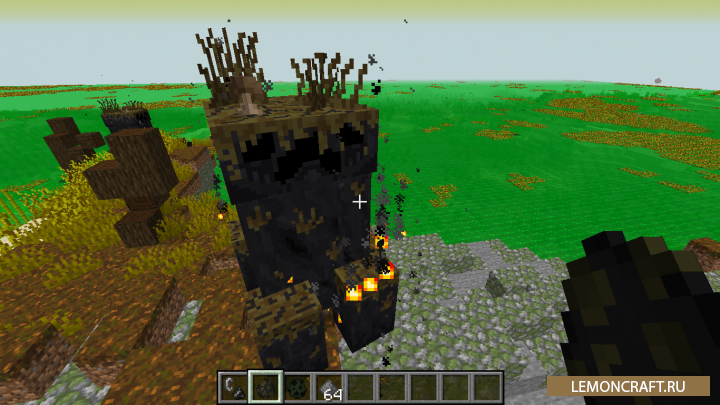
Task: Open the LEMONCRAFT.RU watermark link
Action: (628, 384)
